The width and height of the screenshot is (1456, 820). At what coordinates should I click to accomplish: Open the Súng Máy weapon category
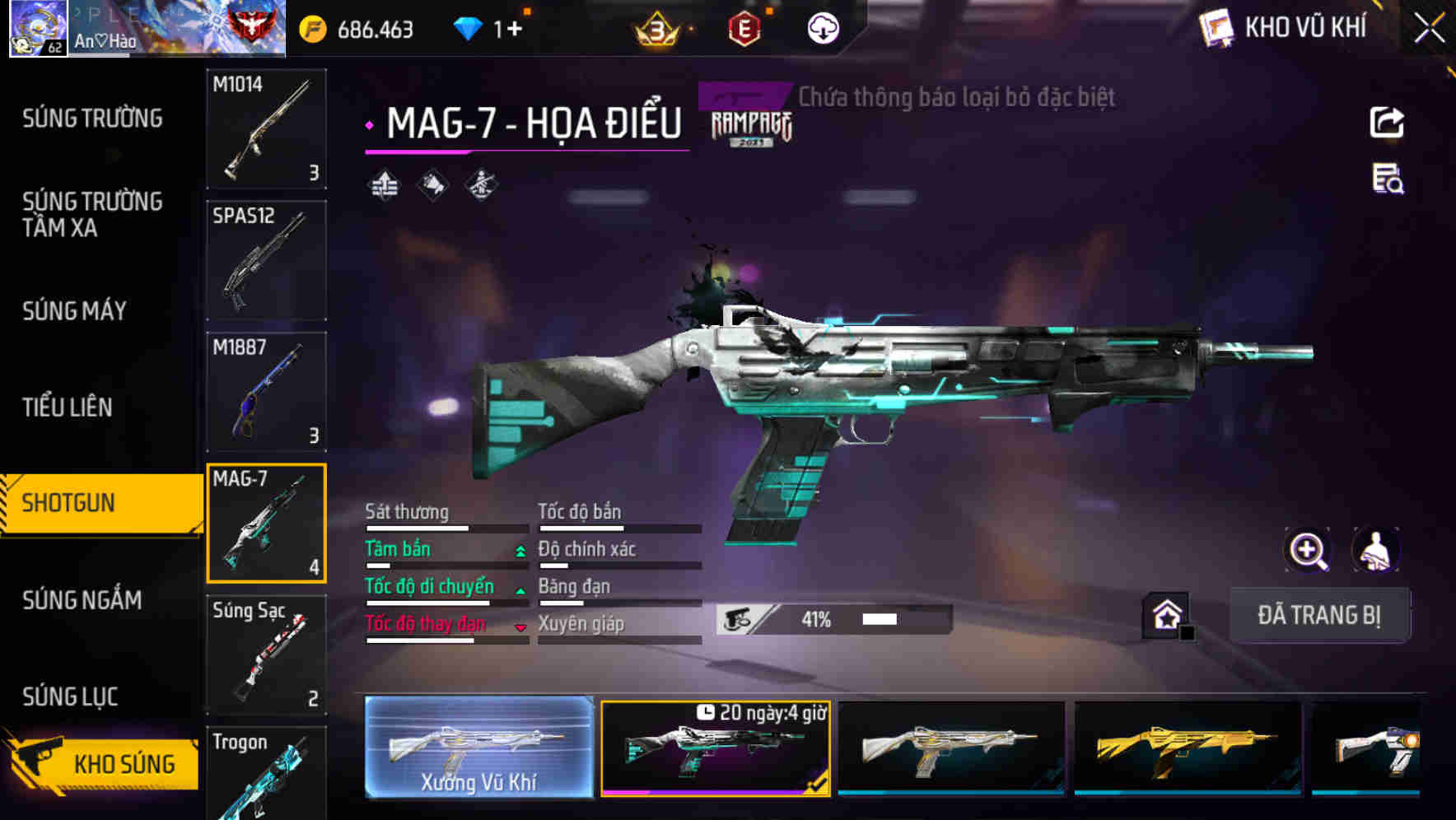point(75,311)
